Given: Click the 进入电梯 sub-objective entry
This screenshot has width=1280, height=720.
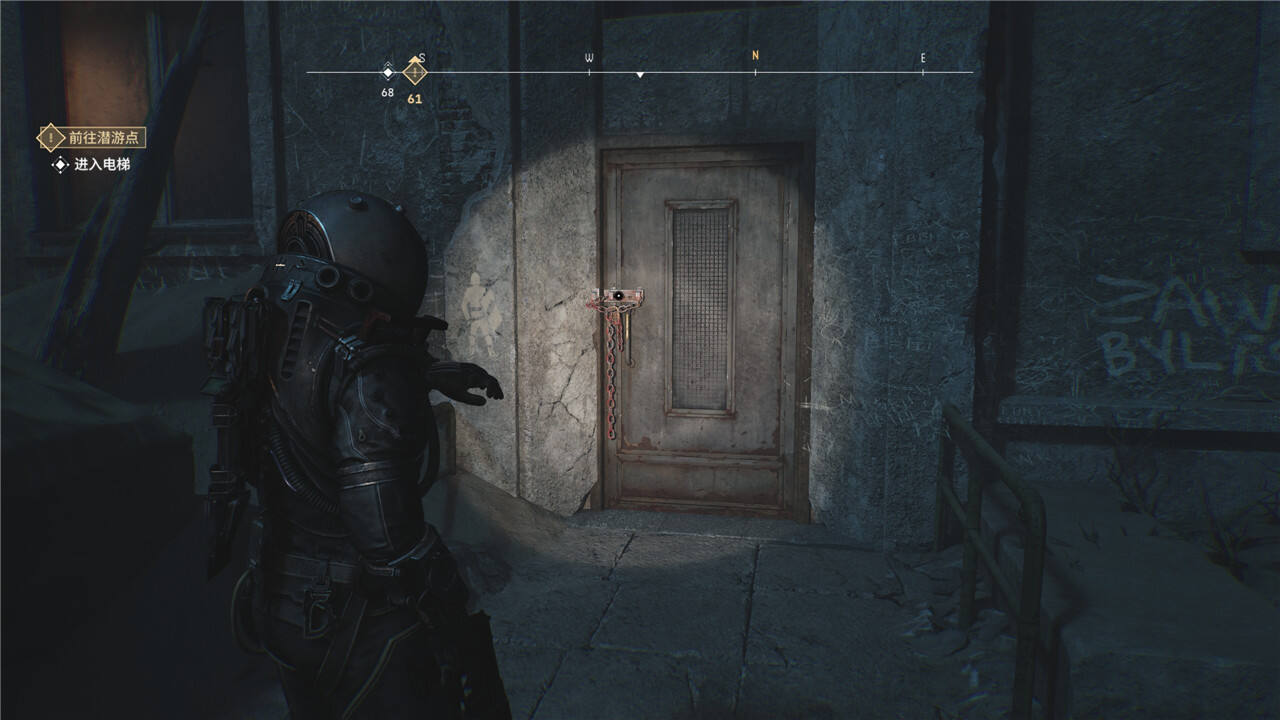Looking at the screenshot, I should [94, 164].
